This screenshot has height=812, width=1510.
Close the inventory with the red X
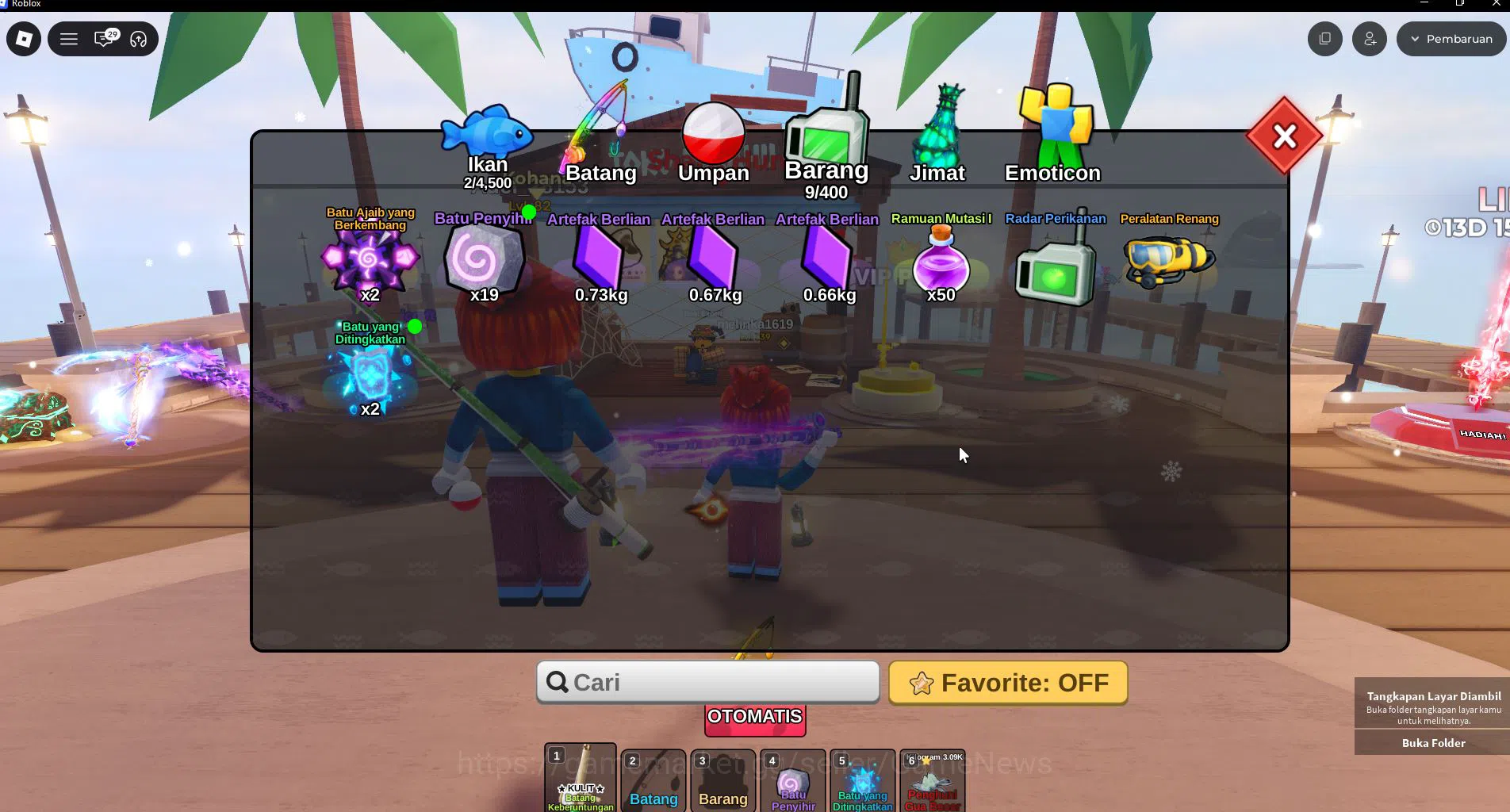tap(1283, 136)
